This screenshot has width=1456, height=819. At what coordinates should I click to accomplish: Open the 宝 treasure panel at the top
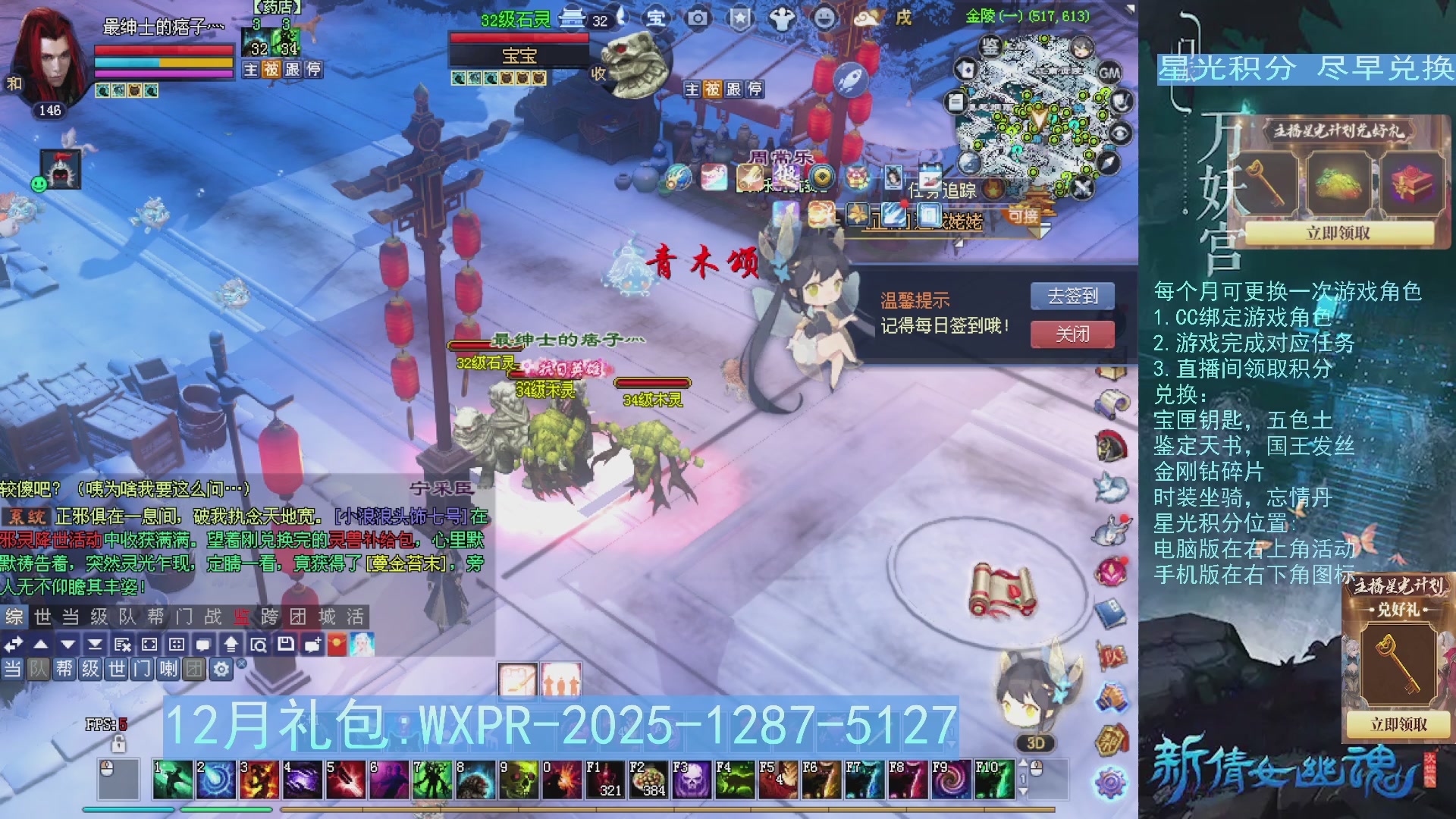(x=655, y=18)
